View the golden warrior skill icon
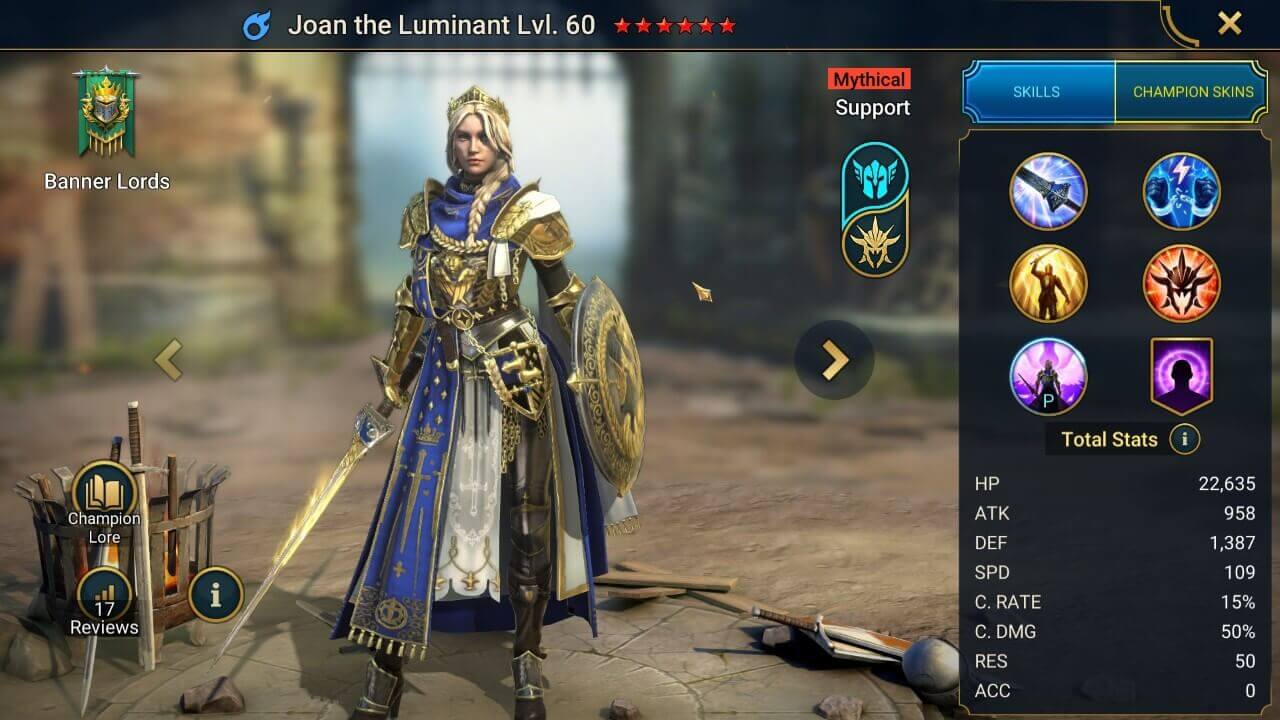The width and height of the screenshot is (1280, 720). click(x=1048, y=283)
